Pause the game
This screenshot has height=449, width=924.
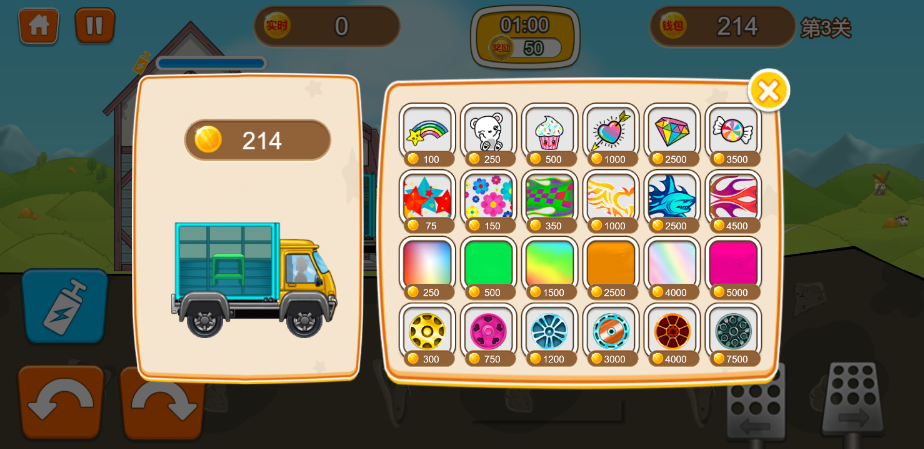click(x=95, y=25)
